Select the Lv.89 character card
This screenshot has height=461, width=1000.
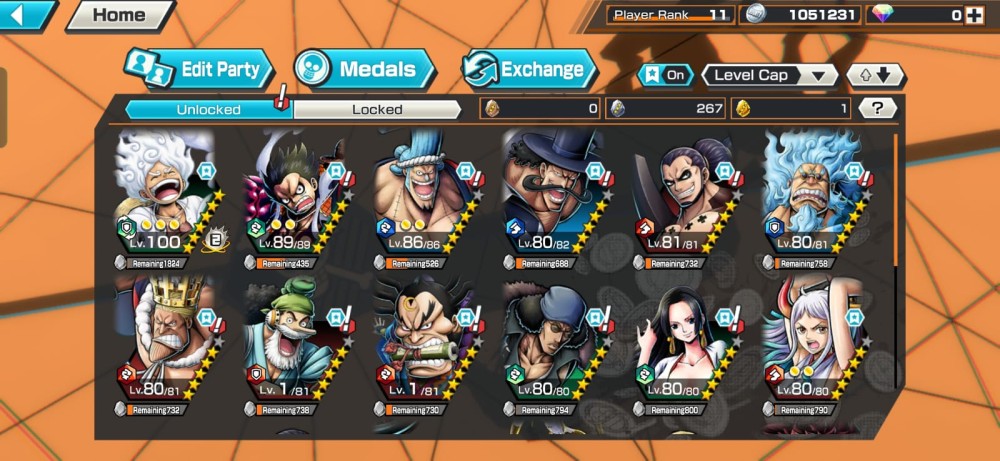295,195
